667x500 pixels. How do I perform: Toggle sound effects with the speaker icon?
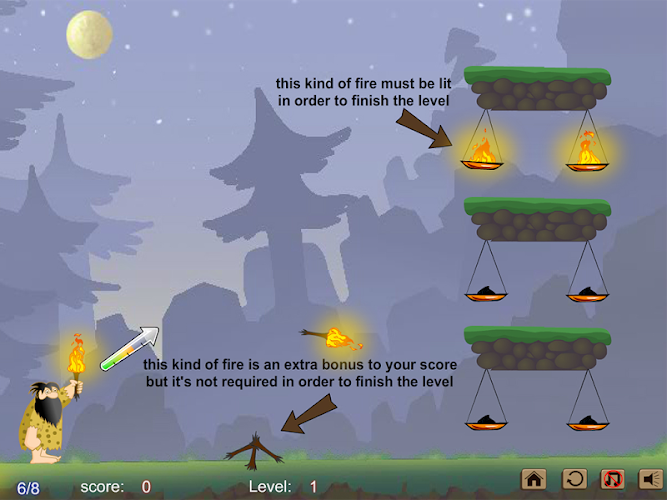(649, 479)
